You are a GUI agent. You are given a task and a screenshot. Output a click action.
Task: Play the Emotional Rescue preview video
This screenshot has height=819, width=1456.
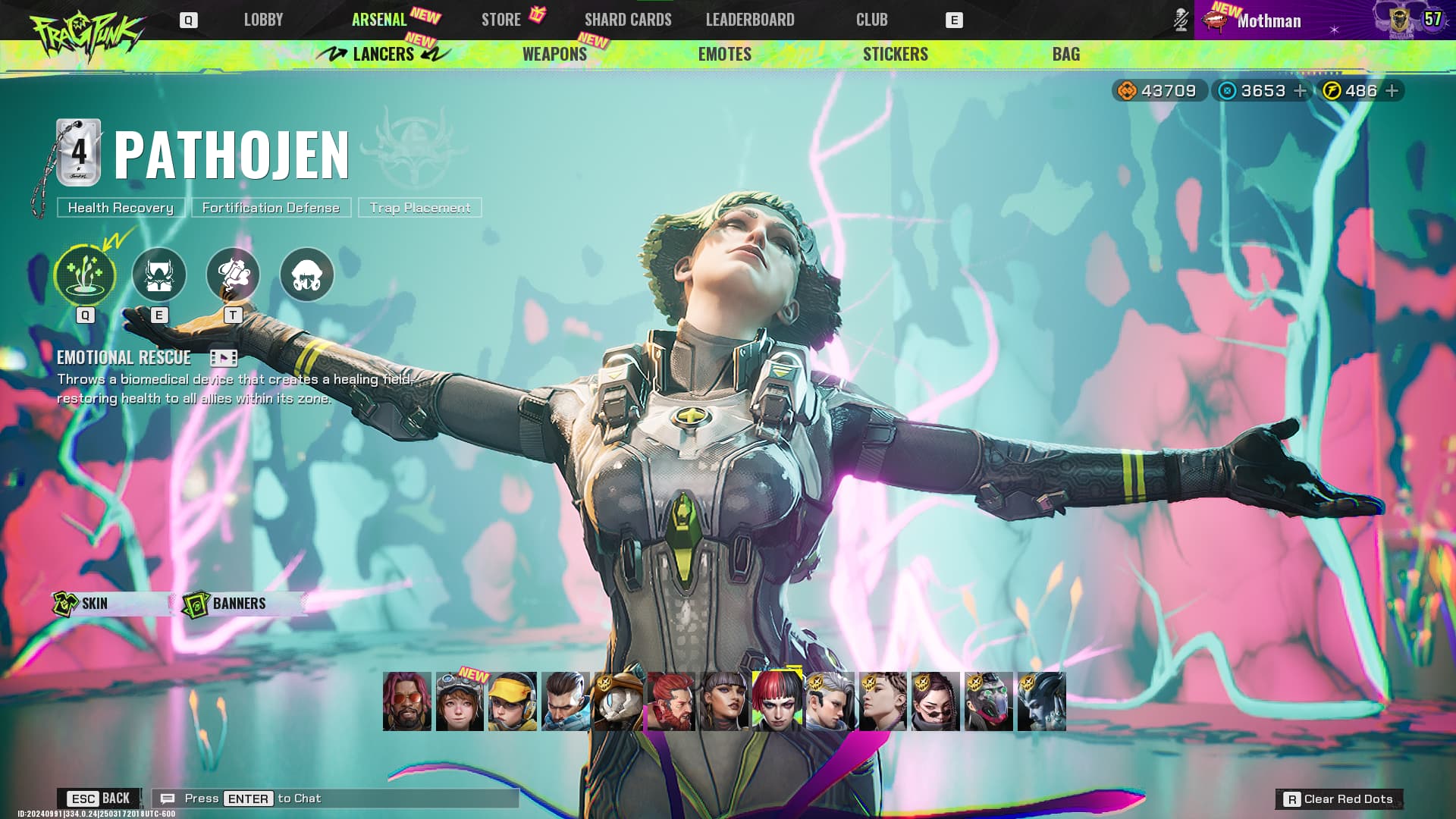click(223, 358)
